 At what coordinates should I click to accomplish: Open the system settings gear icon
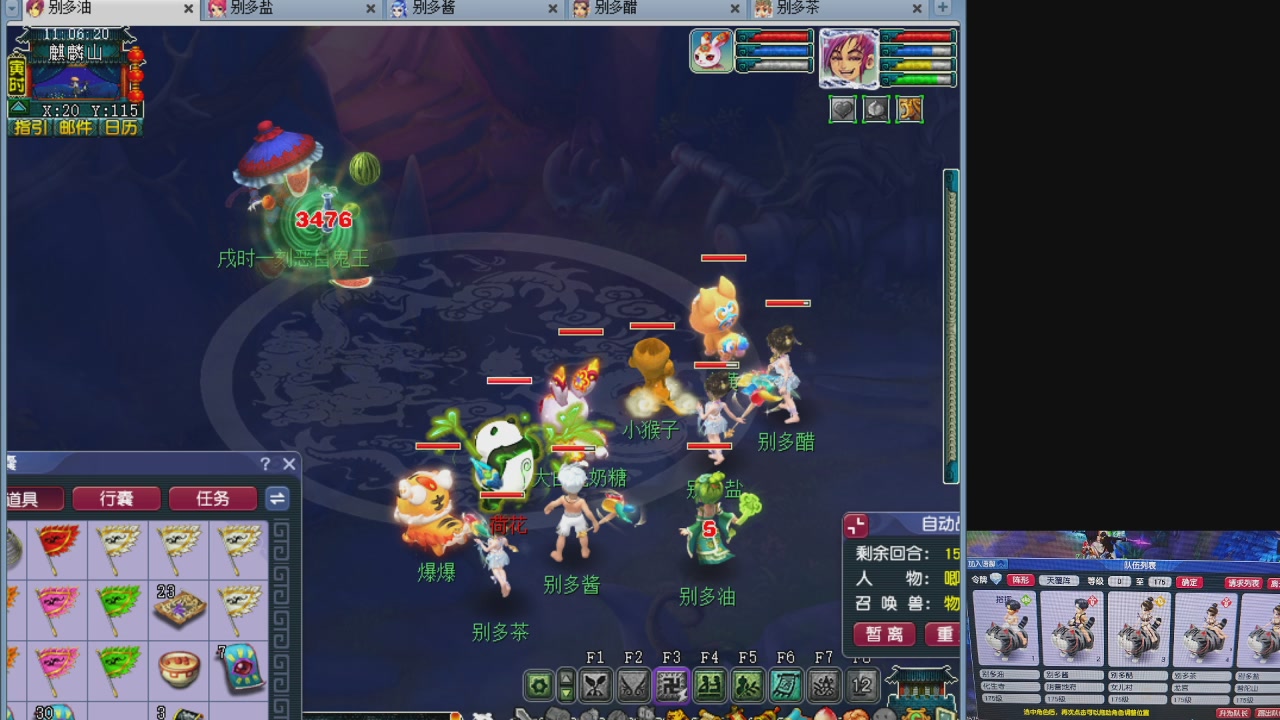tap(539, 684)
